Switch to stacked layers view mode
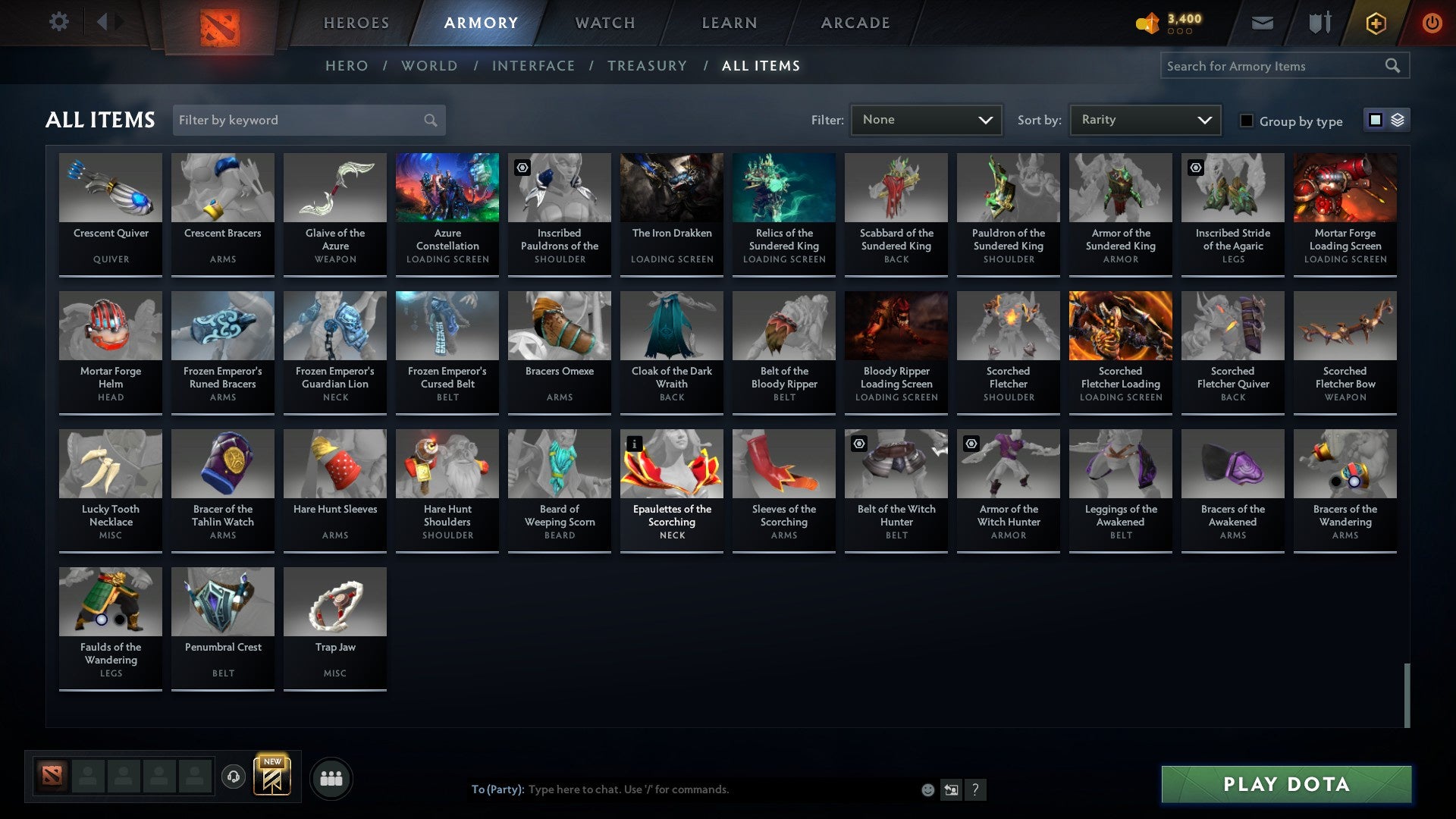Screen dimensions: 1456x819 point(1398,120)
